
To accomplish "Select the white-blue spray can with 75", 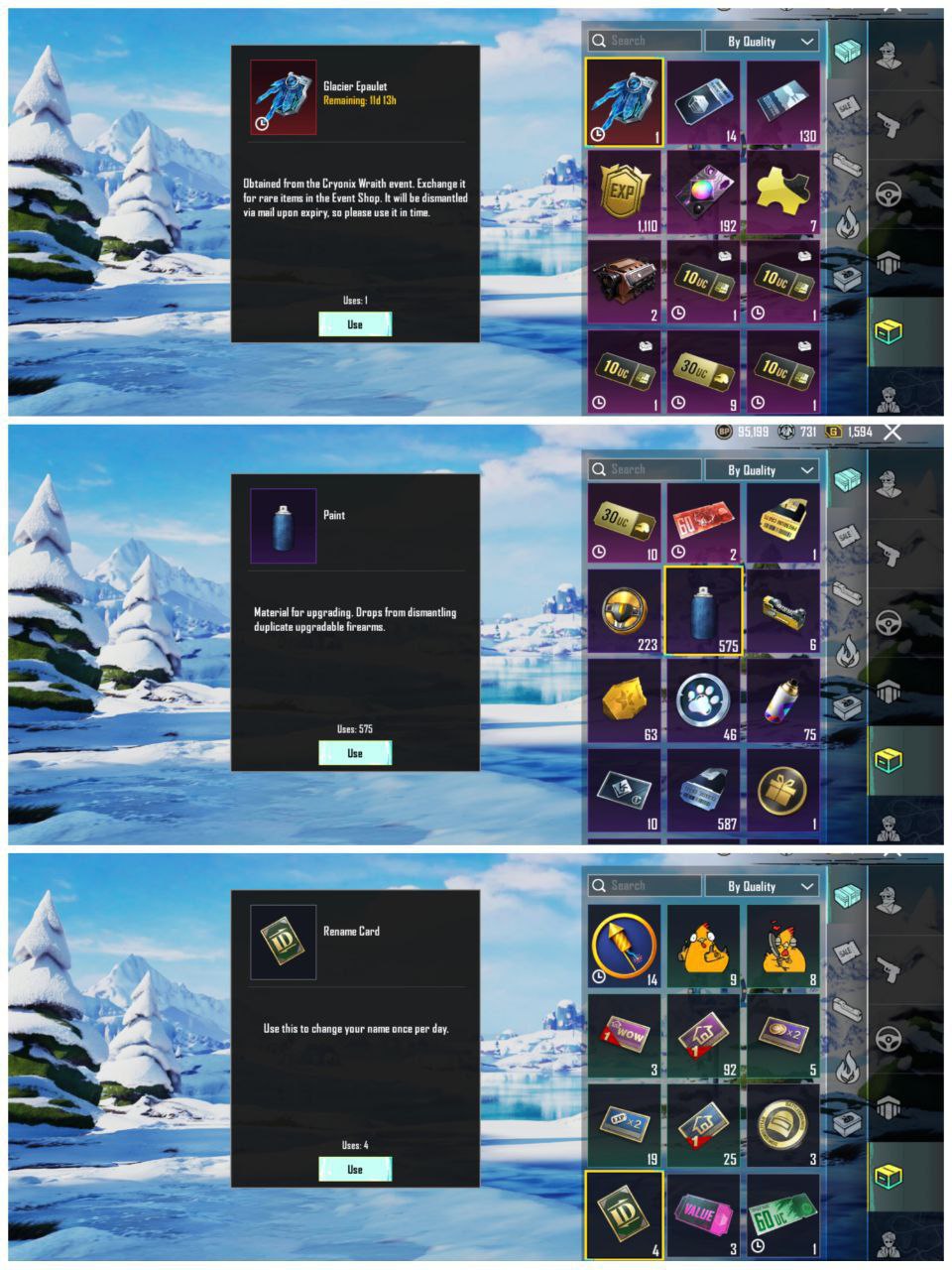I will (x=783, y=700).
